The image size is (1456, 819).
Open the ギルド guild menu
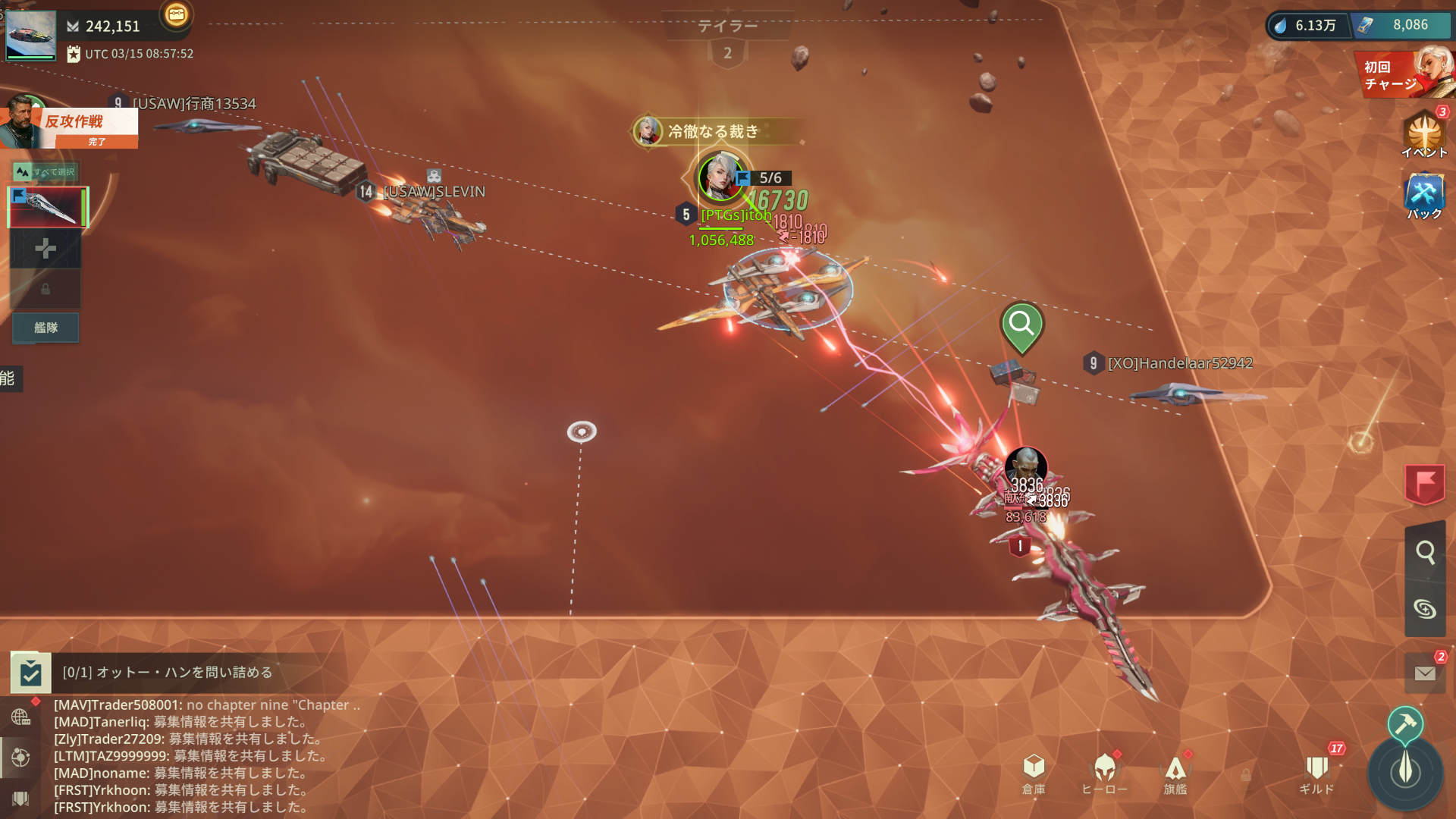tap(1316, 773)
